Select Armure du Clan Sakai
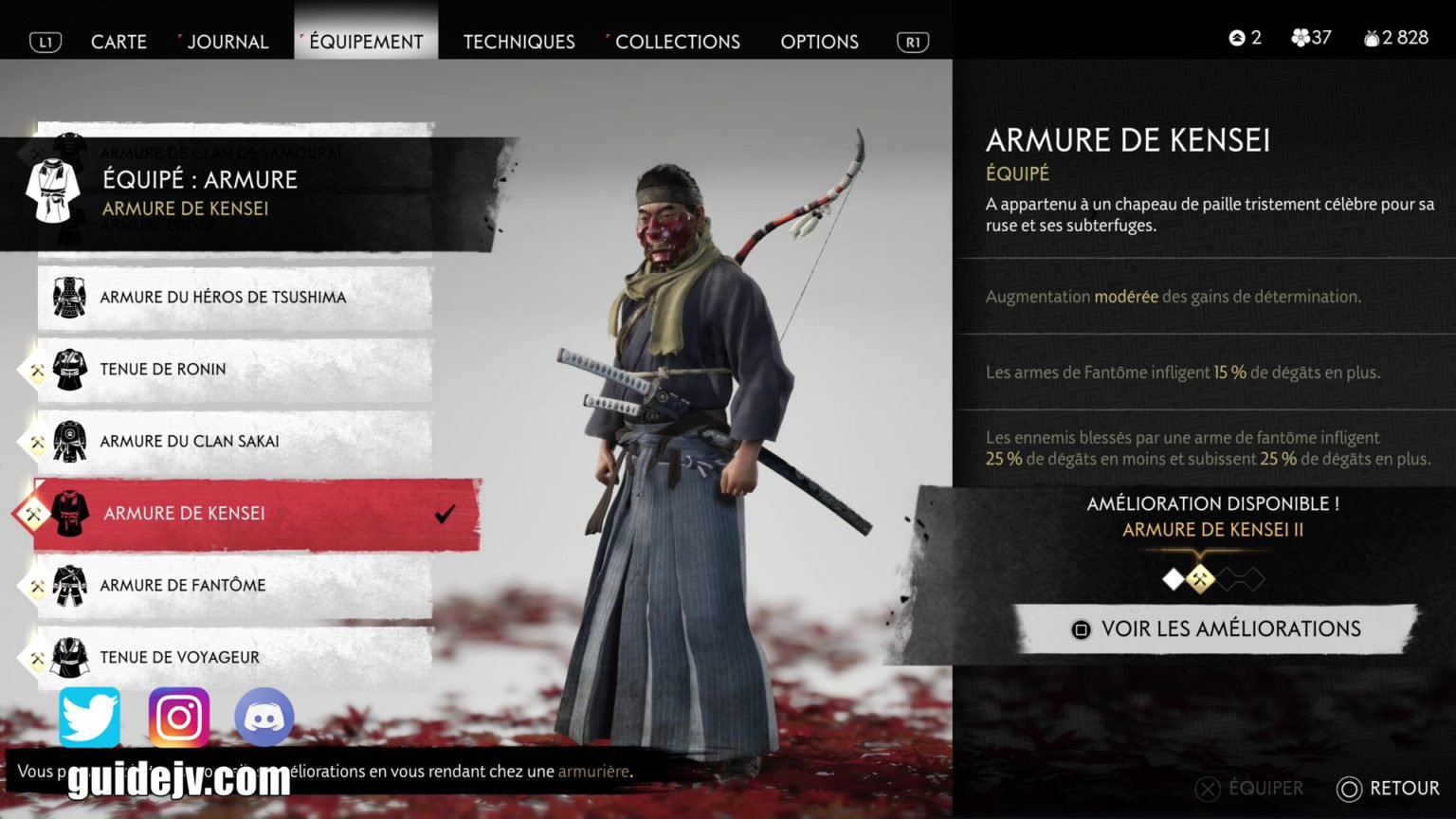Viewport: 1456px width, 819px height. (190, 442)
